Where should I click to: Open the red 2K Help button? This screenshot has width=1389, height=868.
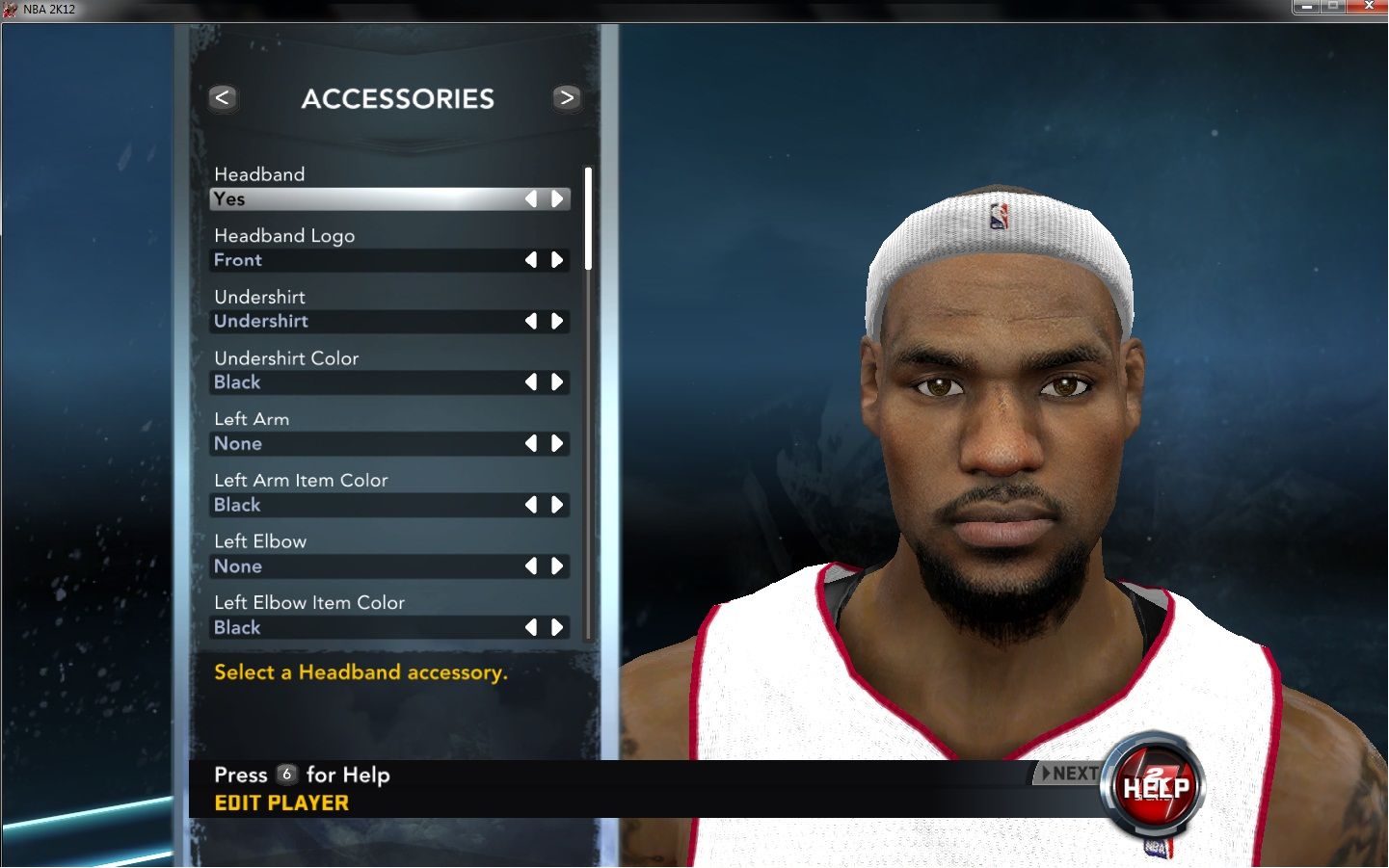click(x=1156, y=787)
